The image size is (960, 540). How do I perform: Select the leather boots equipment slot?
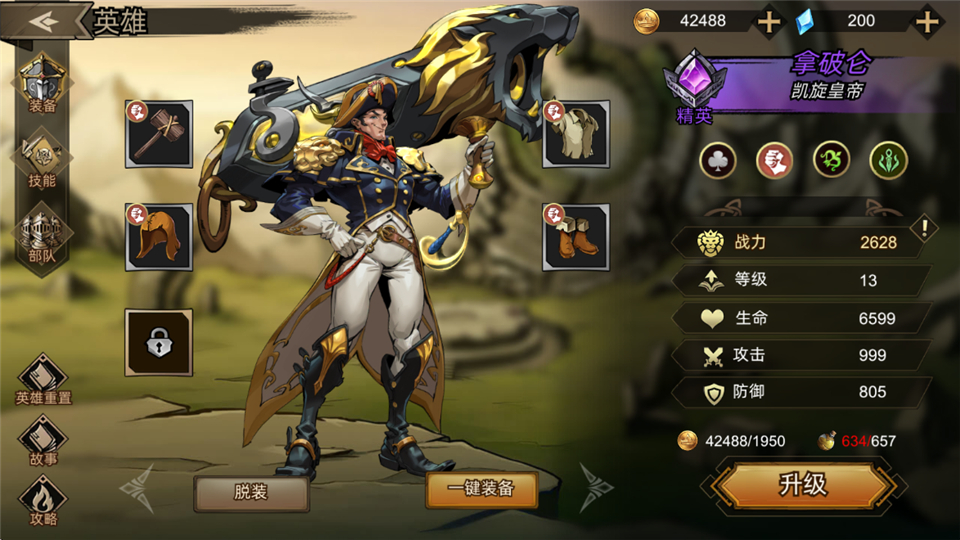576,237
